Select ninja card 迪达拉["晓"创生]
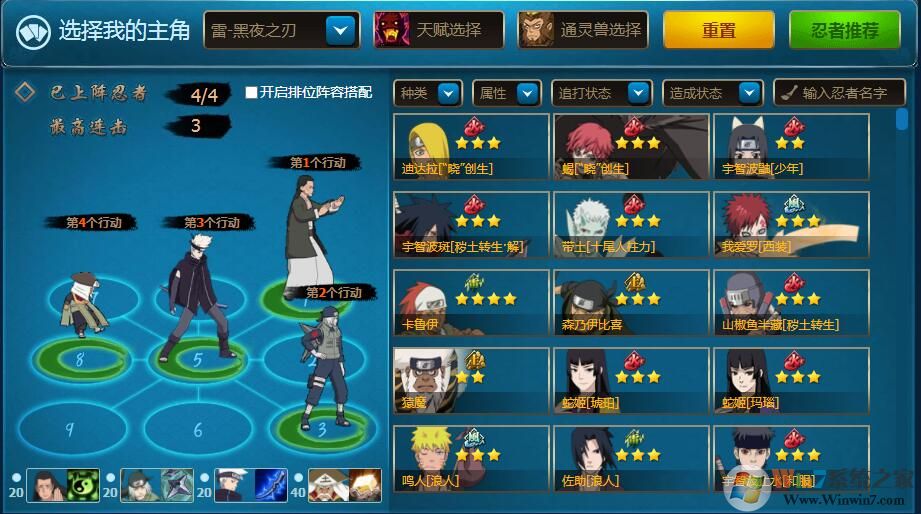 (x=471, y=147)
